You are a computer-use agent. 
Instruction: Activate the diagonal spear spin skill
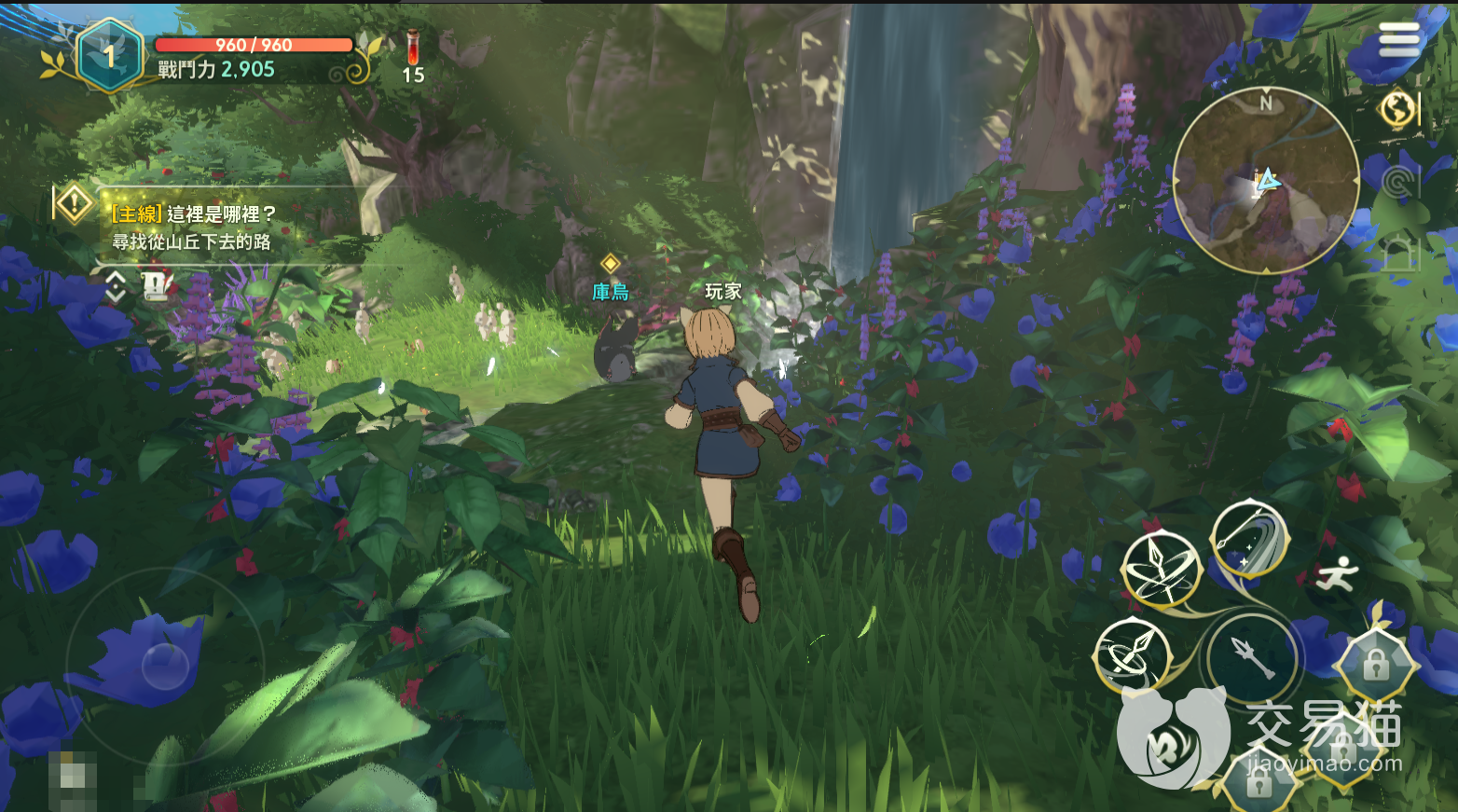click(x=1133, y=655)
